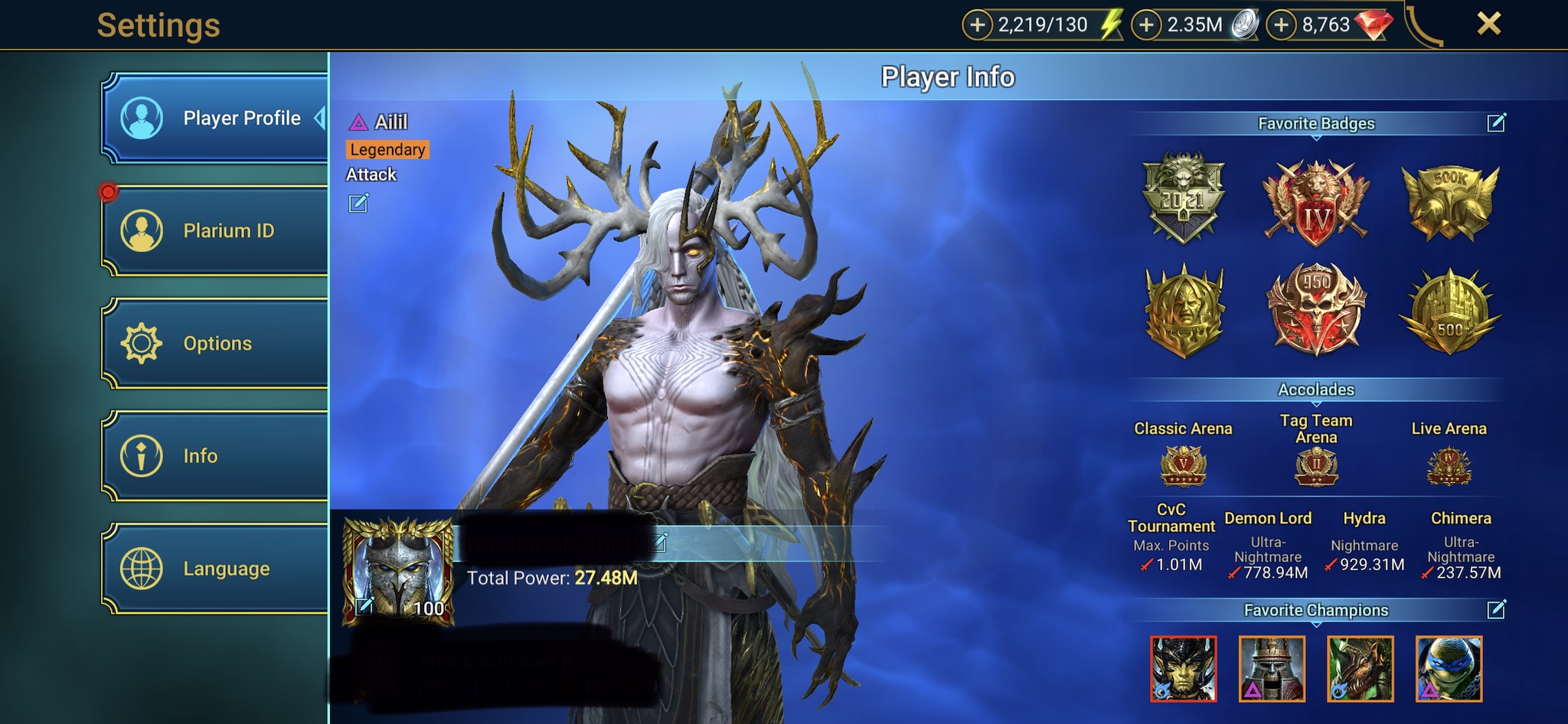Close the Settings screen
Viewport: 1568px width, 724px height.
click(x=1488, y=24)
